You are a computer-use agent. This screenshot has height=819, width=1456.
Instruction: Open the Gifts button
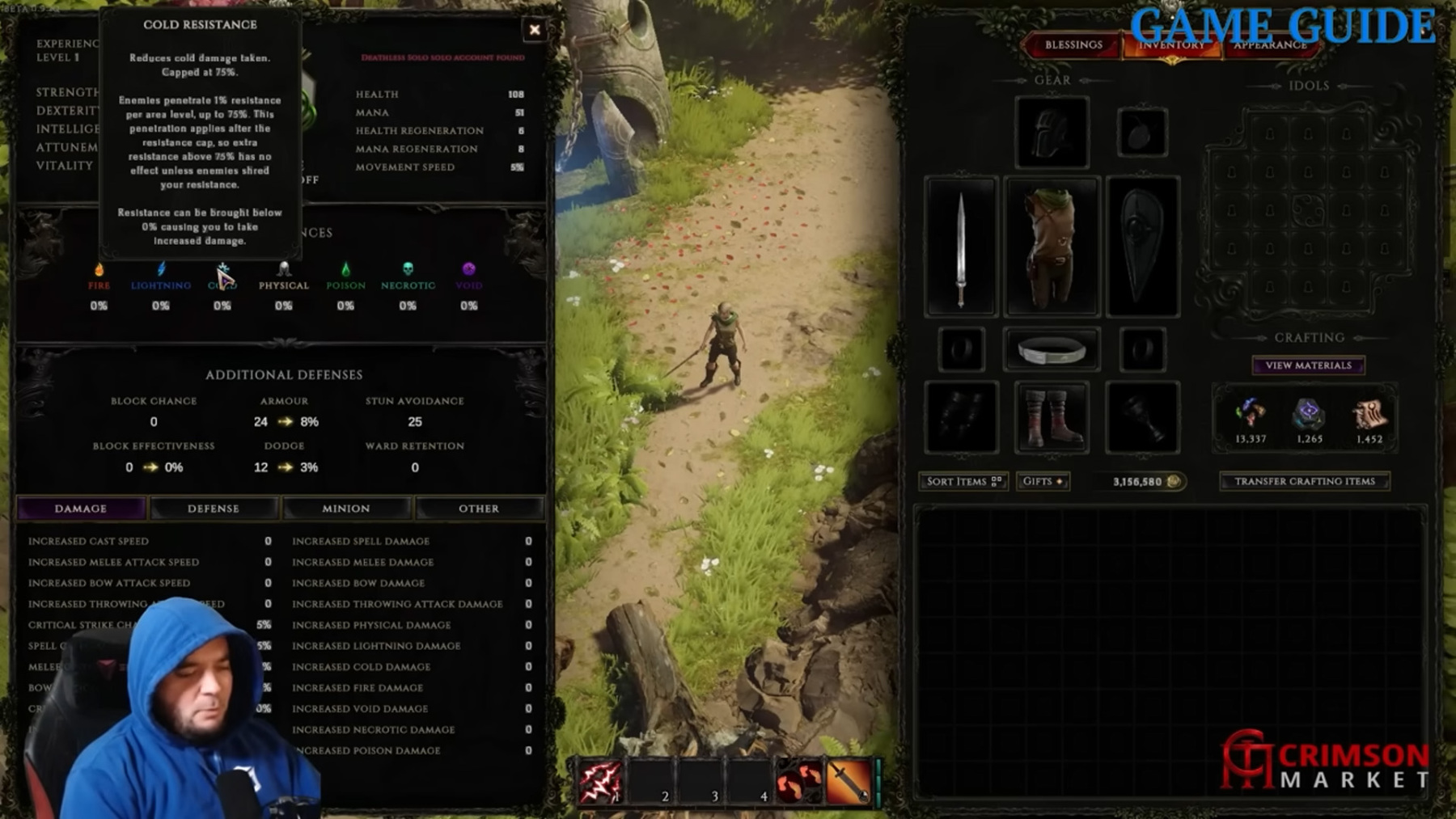pos(1043,481)
